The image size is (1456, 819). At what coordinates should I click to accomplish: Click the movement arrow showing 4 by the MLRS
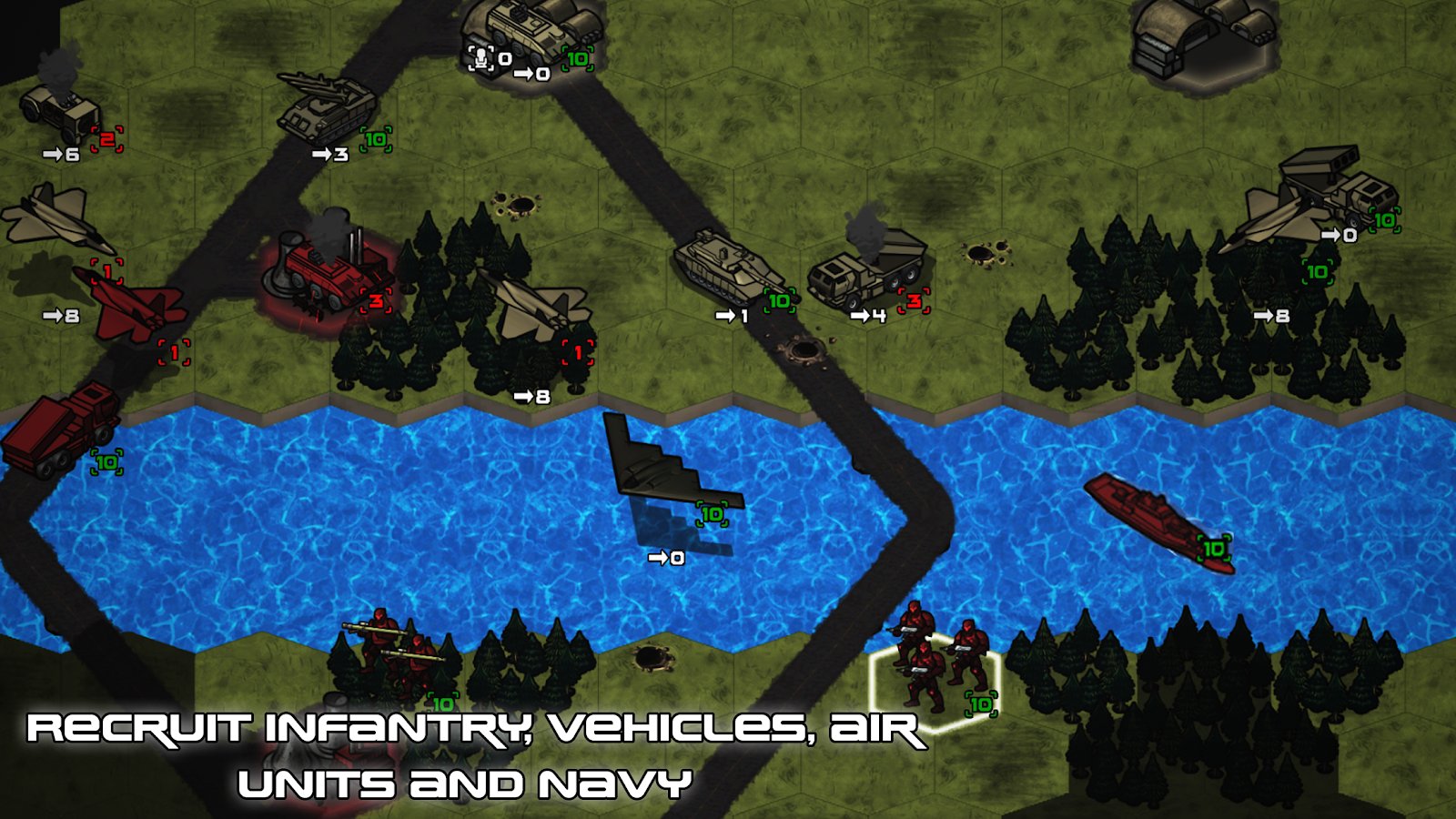tap(864, 314)
